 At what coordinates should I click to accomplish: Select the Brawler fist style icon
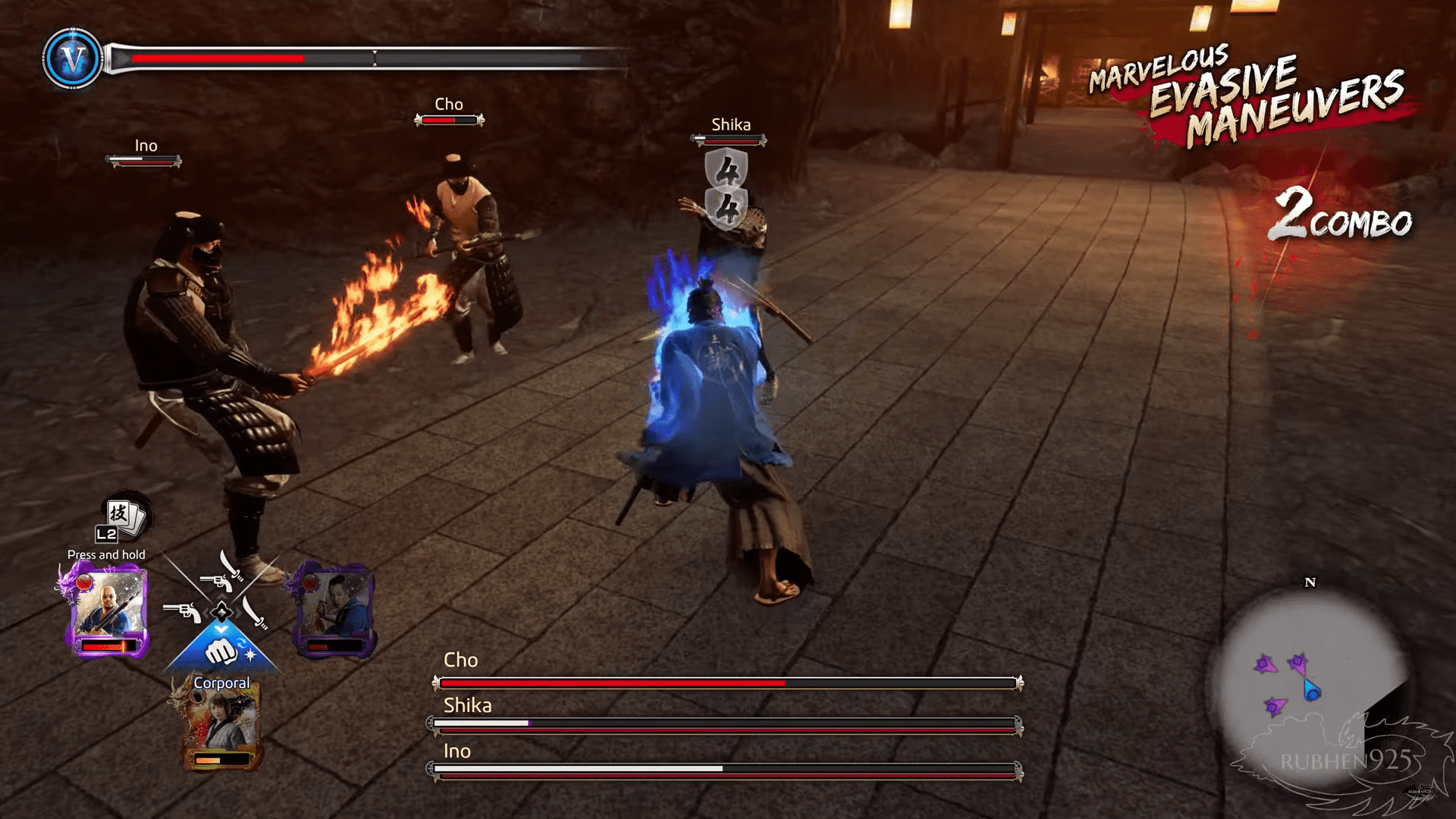(221, 651)
